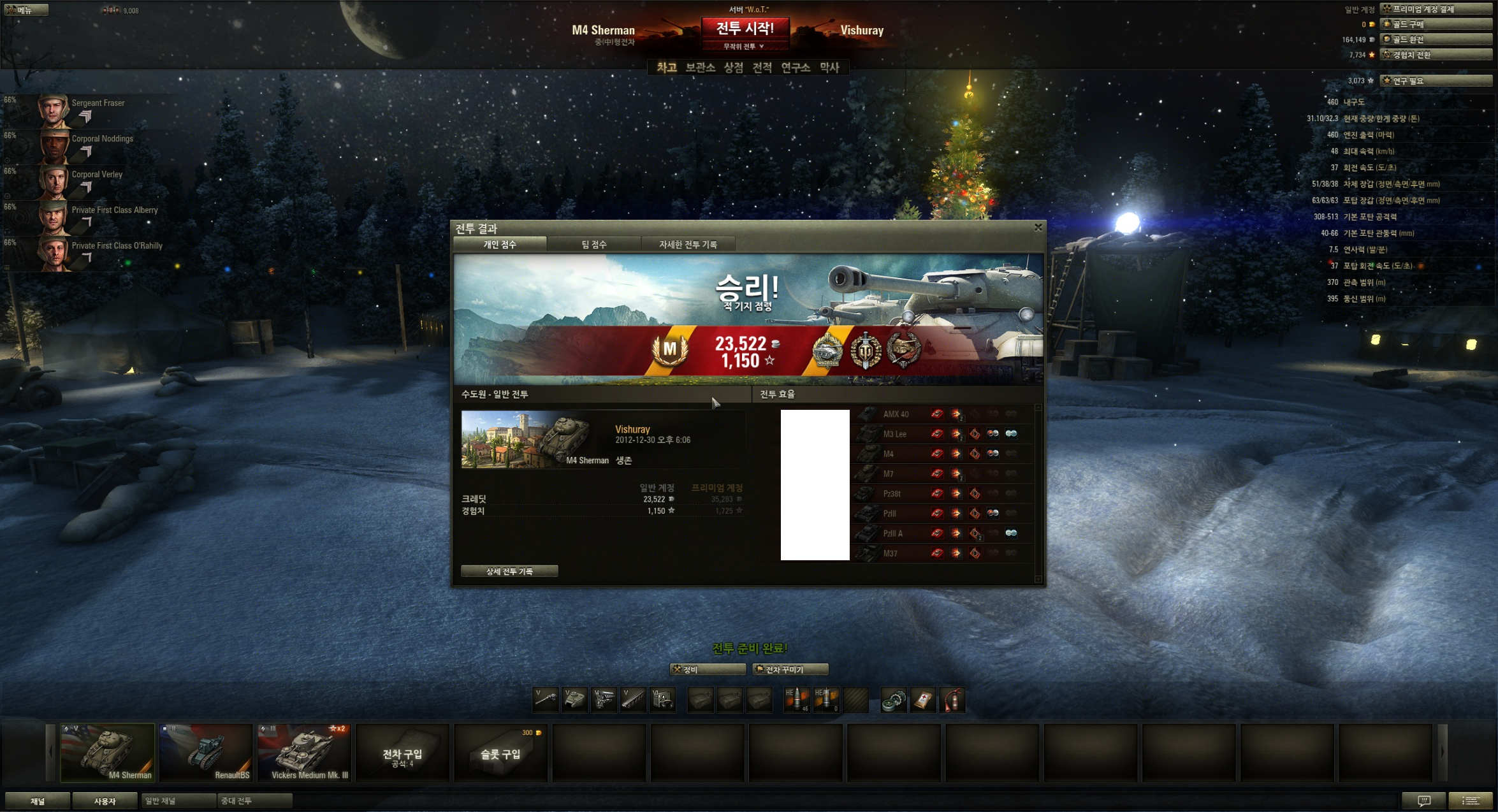
Task: Open 전차 꾸미기 tank customization
Action: 790,669
